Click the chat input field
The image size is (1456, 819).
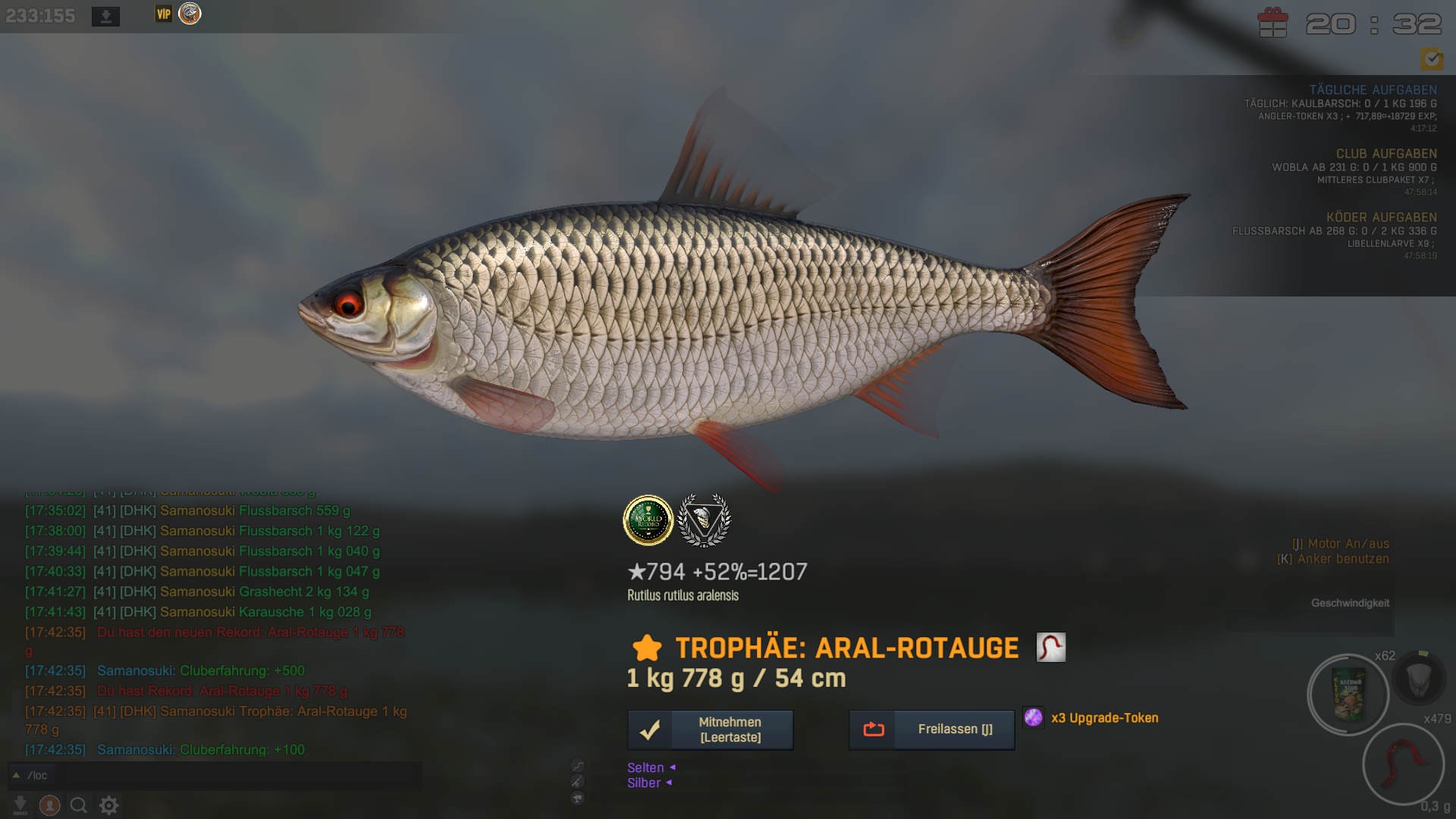click(227, 775)
